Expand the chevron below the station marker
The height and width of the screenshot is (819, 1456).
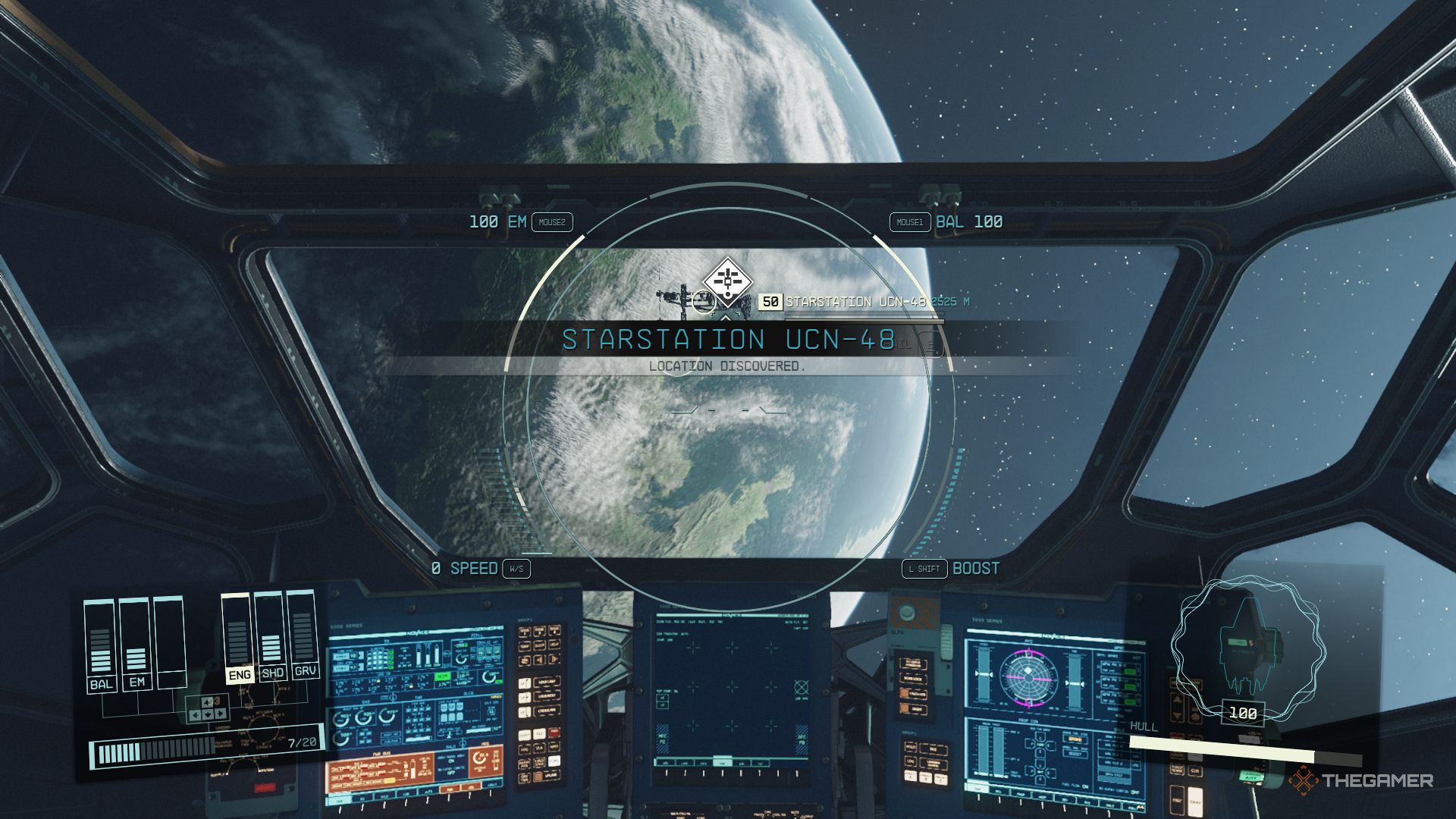pyautogui.click(x=726, y=318)
